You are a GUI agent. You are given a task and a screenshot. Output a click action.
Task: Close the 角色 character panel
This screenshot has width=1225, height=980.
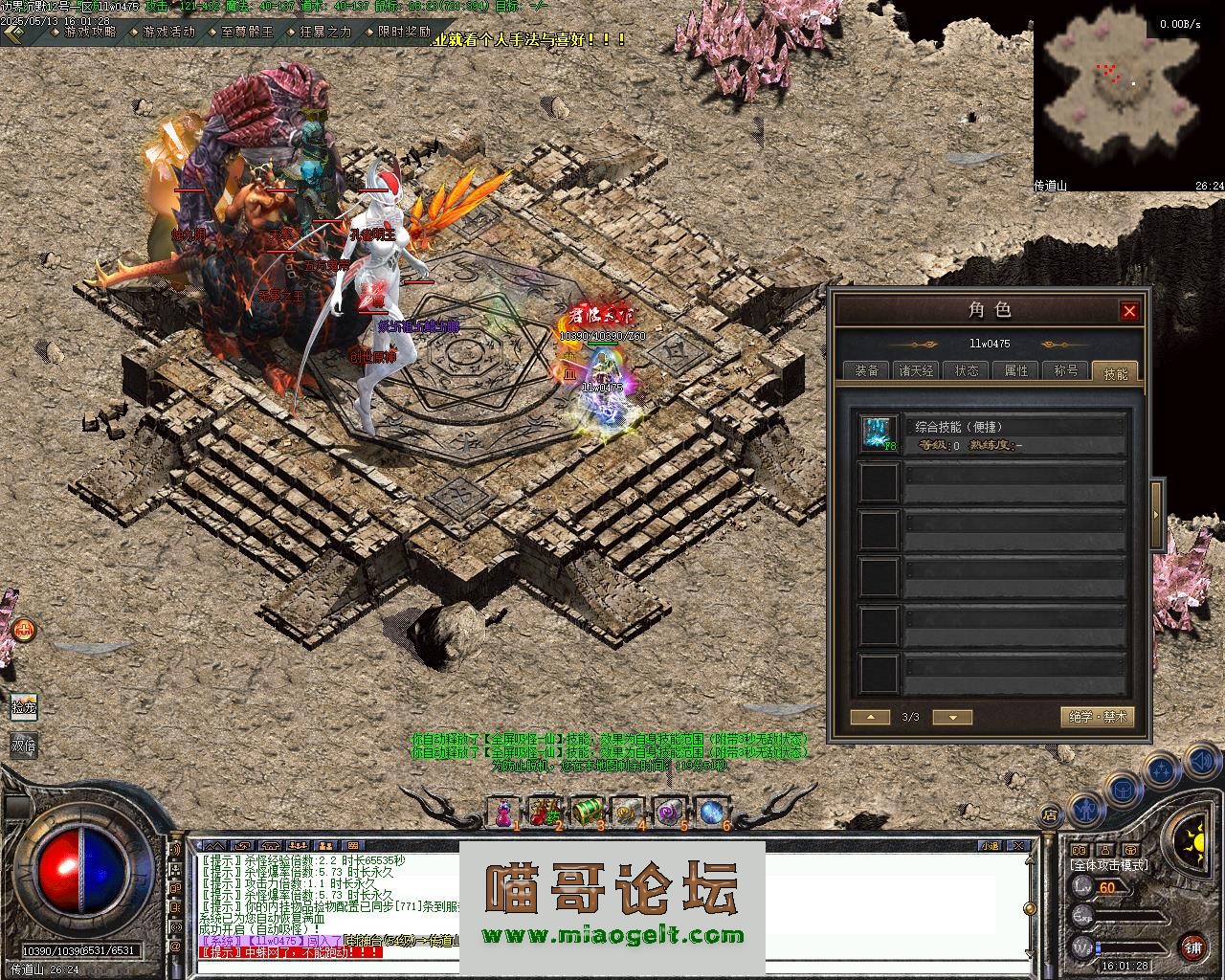(x=1129, y=311)
